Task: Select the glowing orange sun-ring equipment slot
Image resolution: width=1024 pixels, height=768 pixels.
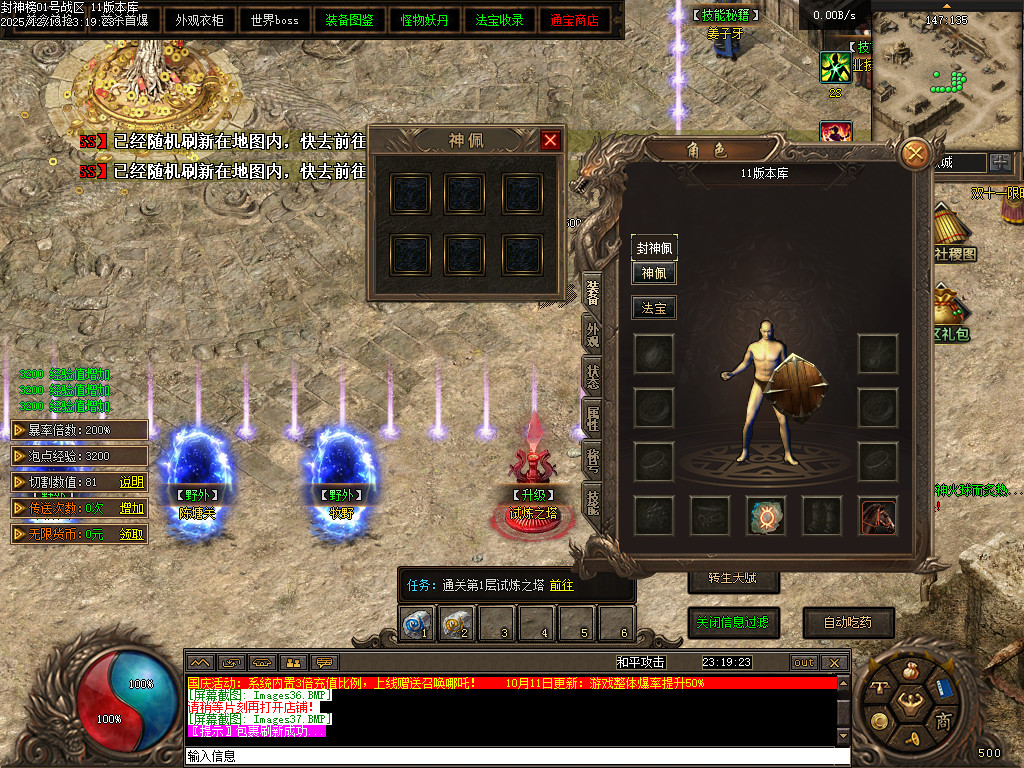Action: pyautogui.click(x=766, y=516)
